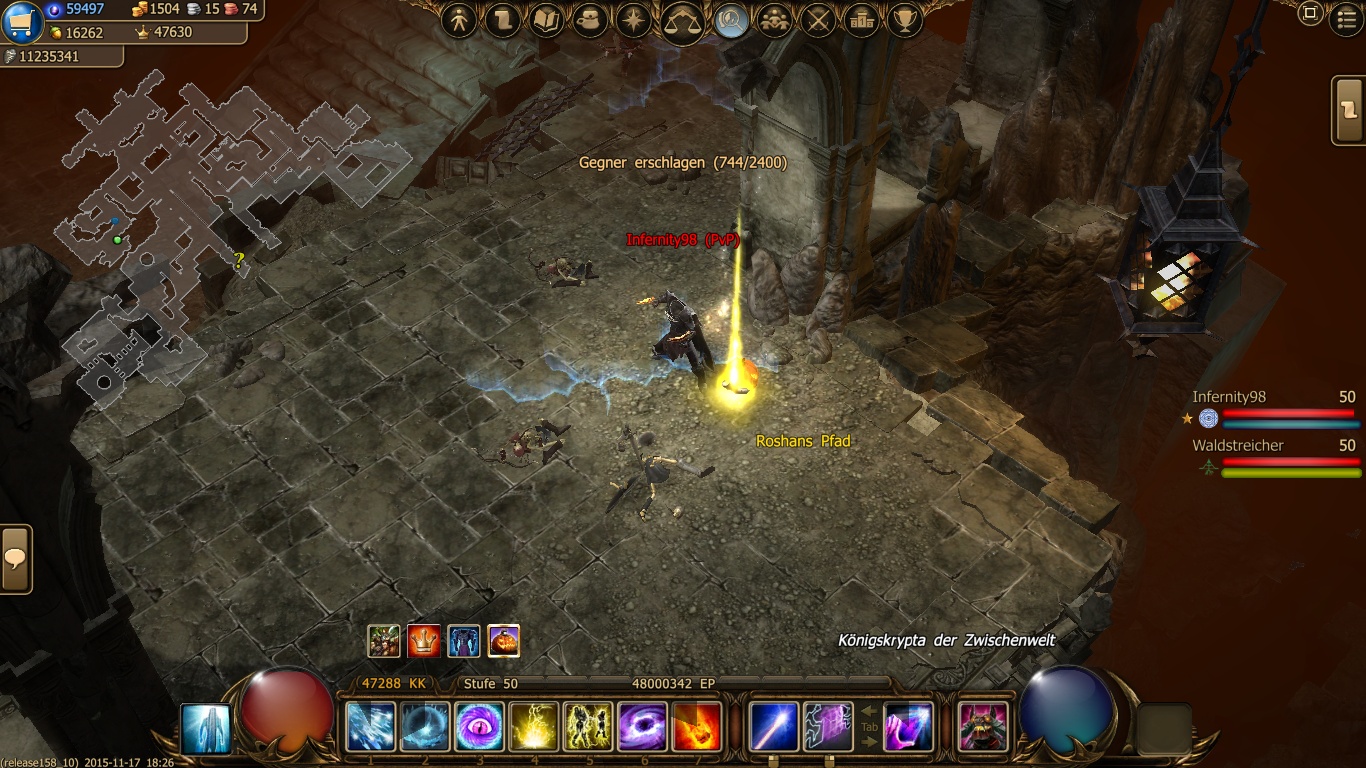Open the inventory bag icon

tap(590, 20)
